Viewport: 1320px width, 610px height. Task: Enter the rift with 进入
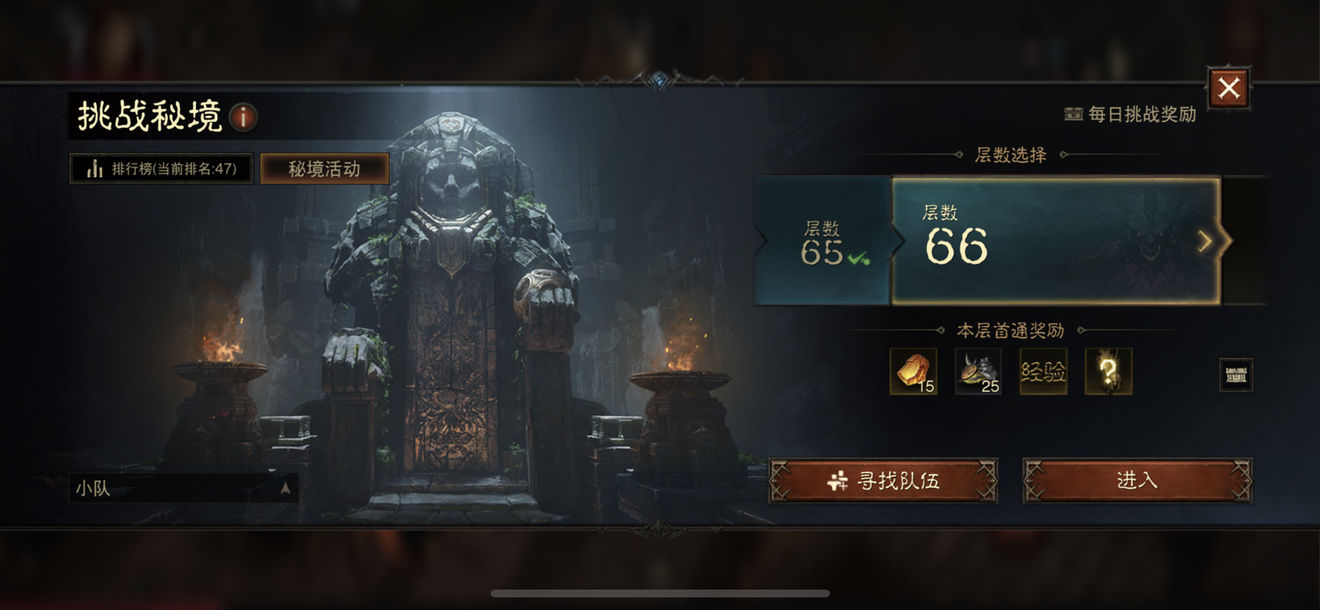pyautogui.click(x=1137, y=481)
